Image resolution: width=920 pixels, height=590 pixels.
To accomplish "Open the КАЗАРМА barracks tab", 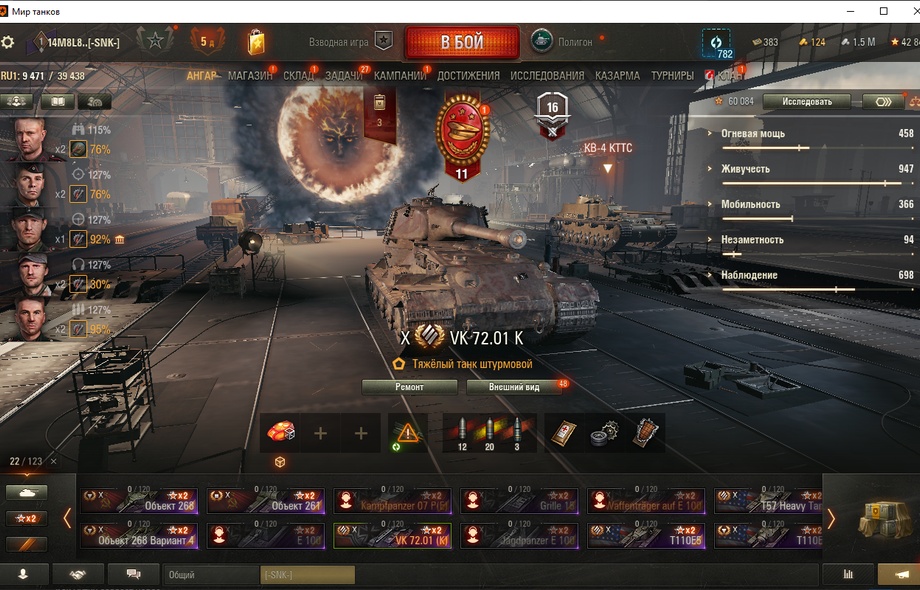I will 617,76.
